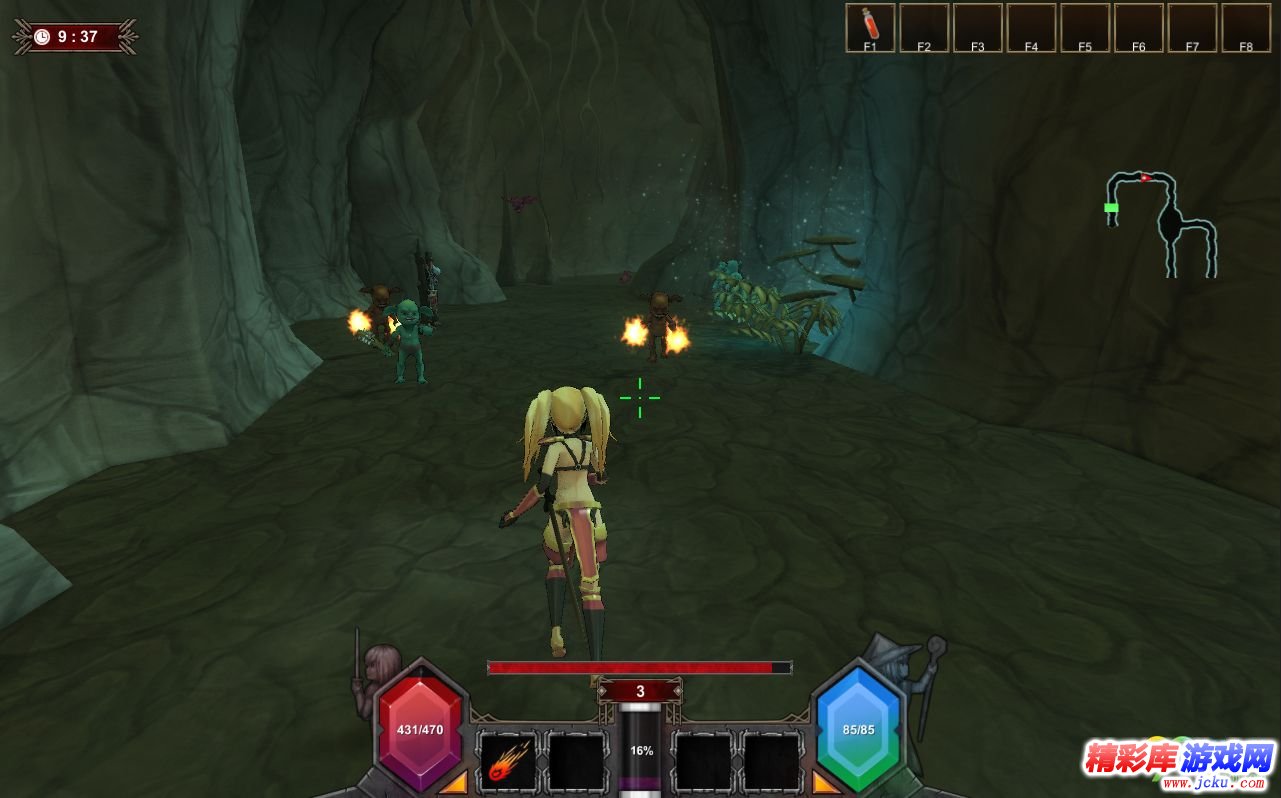The height and width of the screenshot is (798, 1281).
Task: Open the cave minimap
Action: point(1161,222)
